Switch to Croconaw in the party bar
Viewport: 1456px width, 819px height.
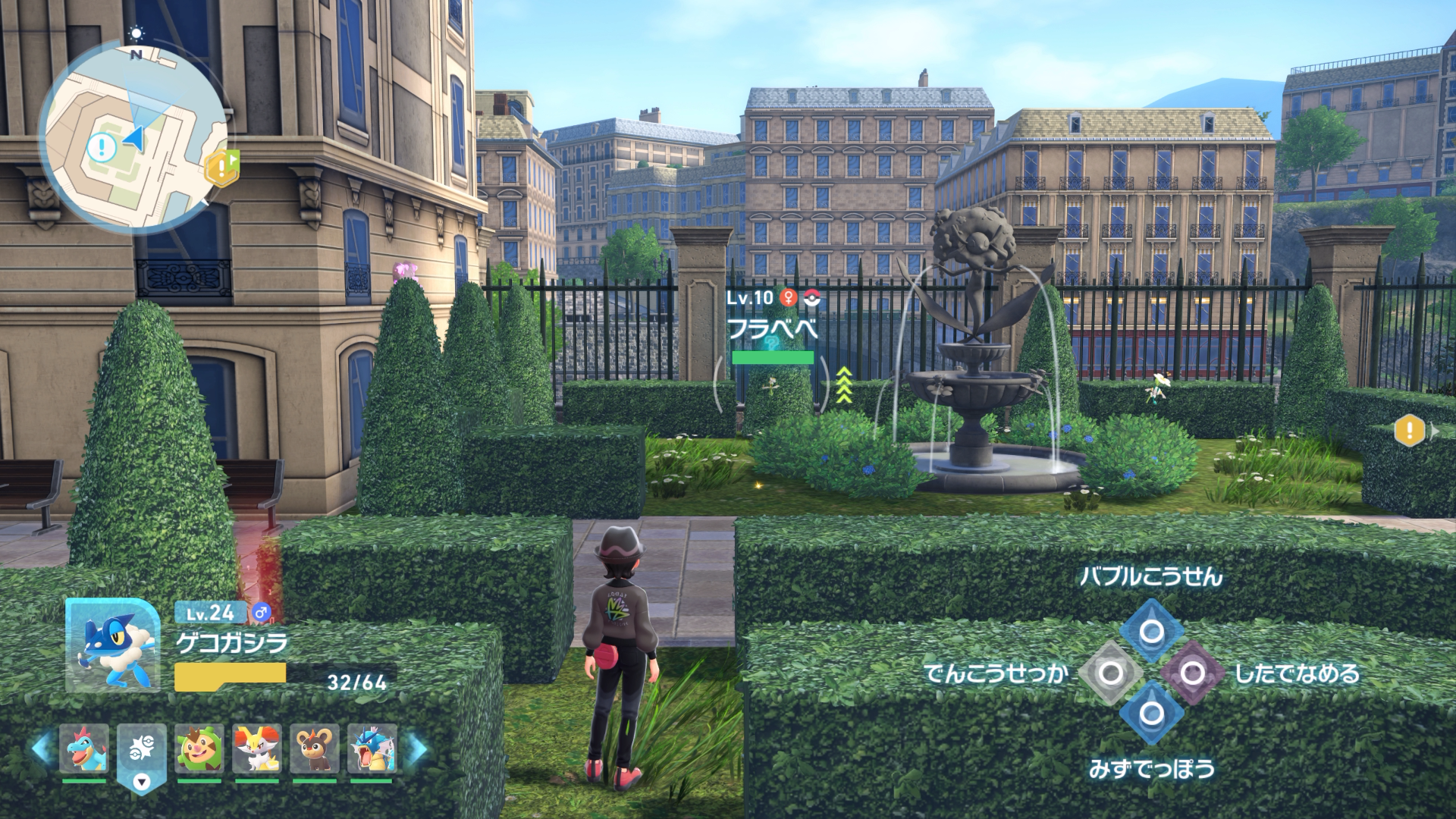(83, 748)
